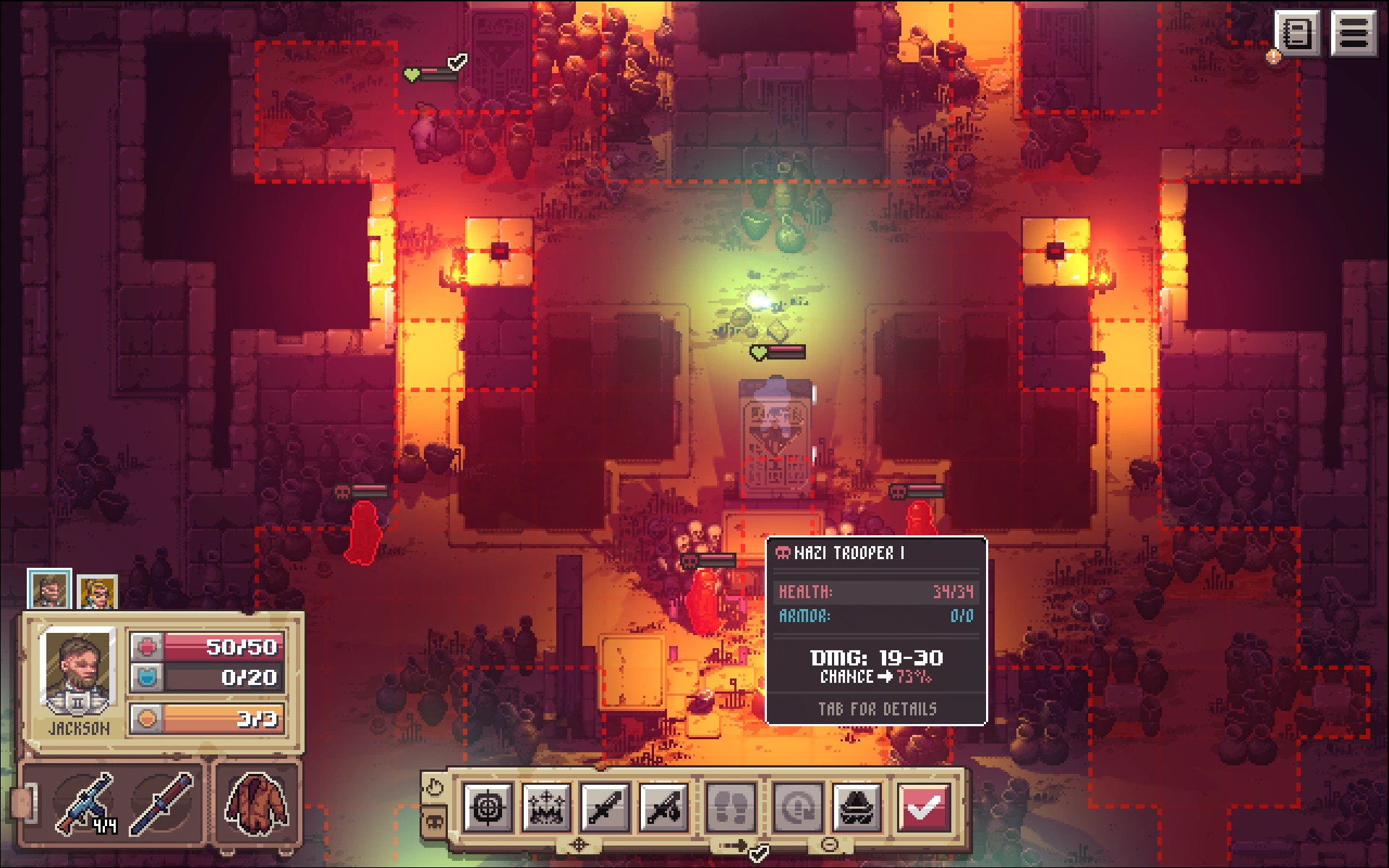
Task: Activate the hat and glasses disguise ability
Action: coord(857,807)
